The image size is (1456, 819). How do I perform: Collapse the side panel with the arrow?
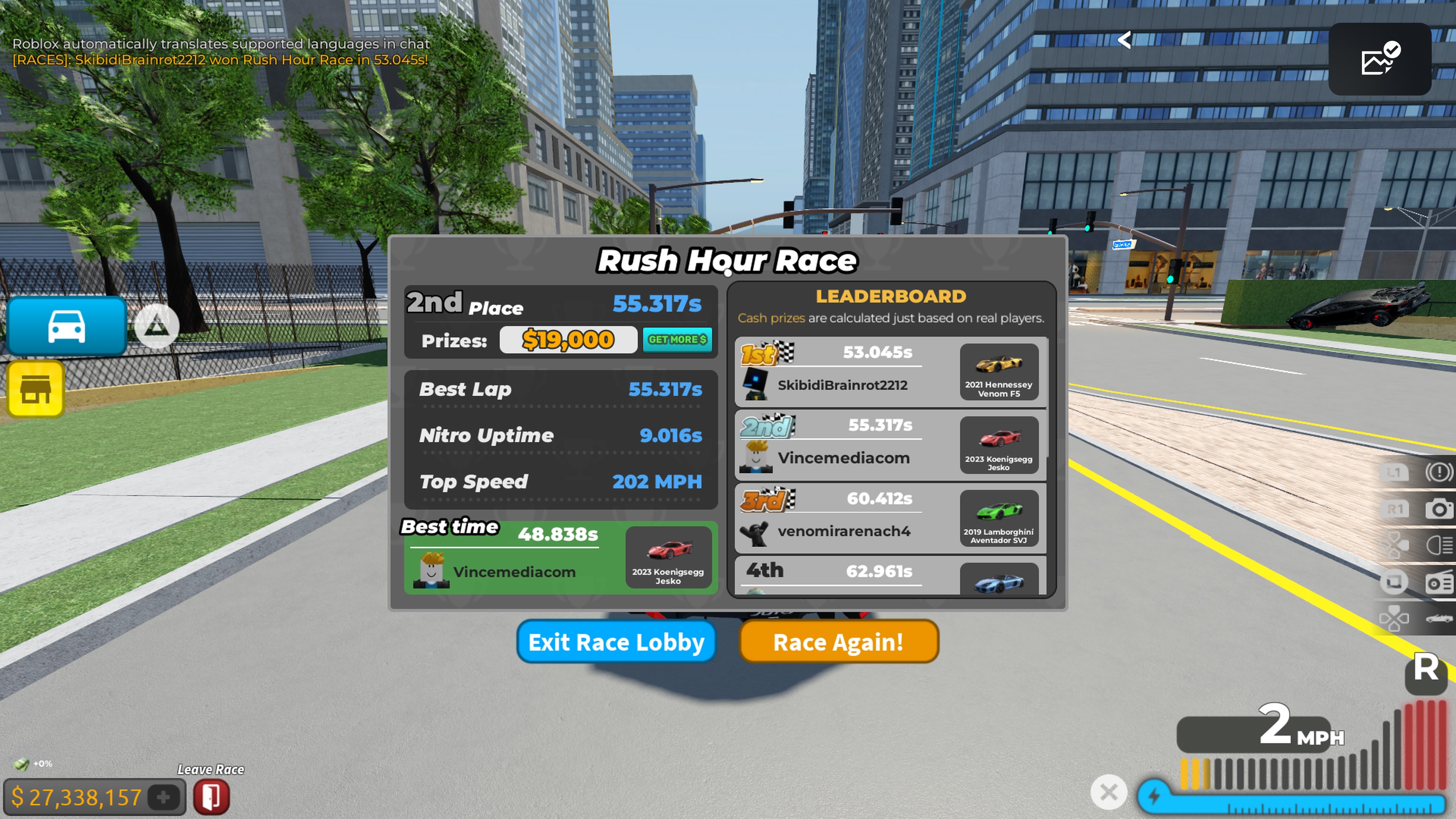point(1124,39)
